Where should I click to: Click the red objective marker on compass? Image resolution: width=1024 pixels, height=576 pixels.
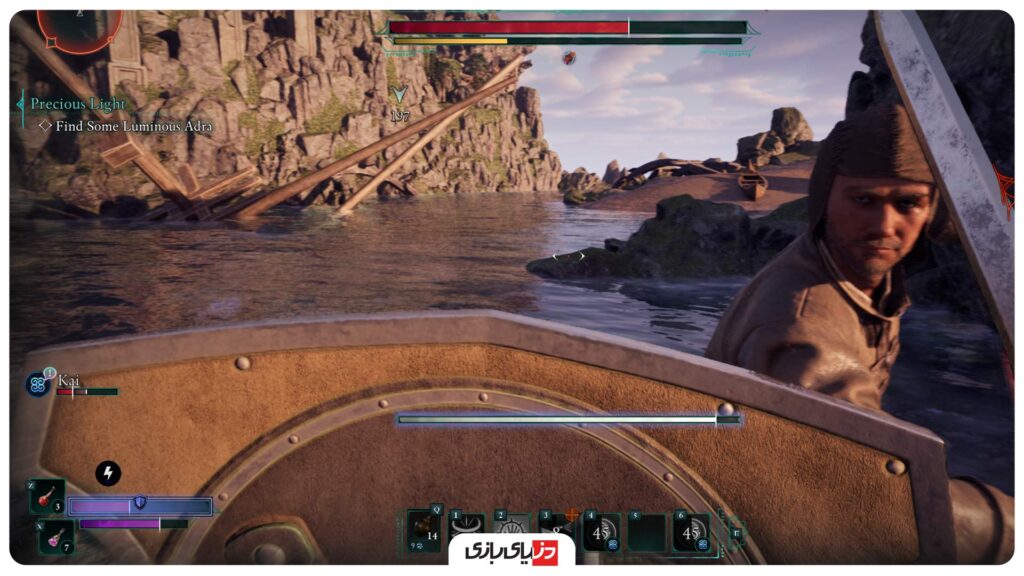pyautogui.click(x=569, y=58)
